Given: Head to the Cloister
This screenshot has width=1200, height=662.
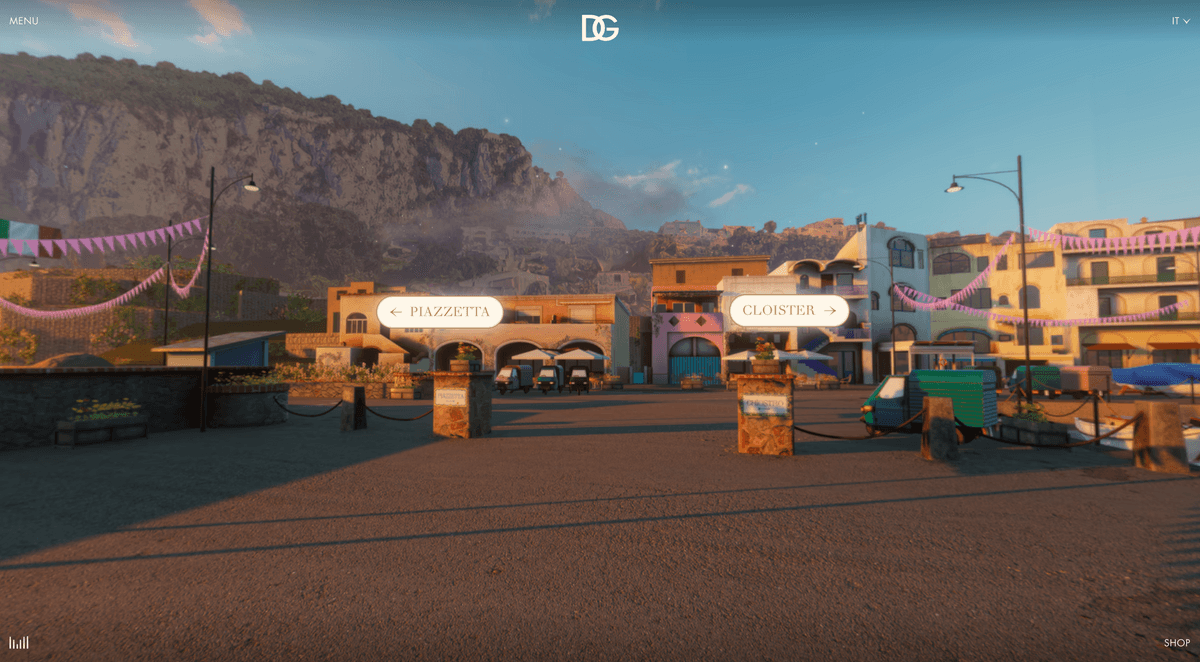Looking at the screenshot, I should pos(788,311).
